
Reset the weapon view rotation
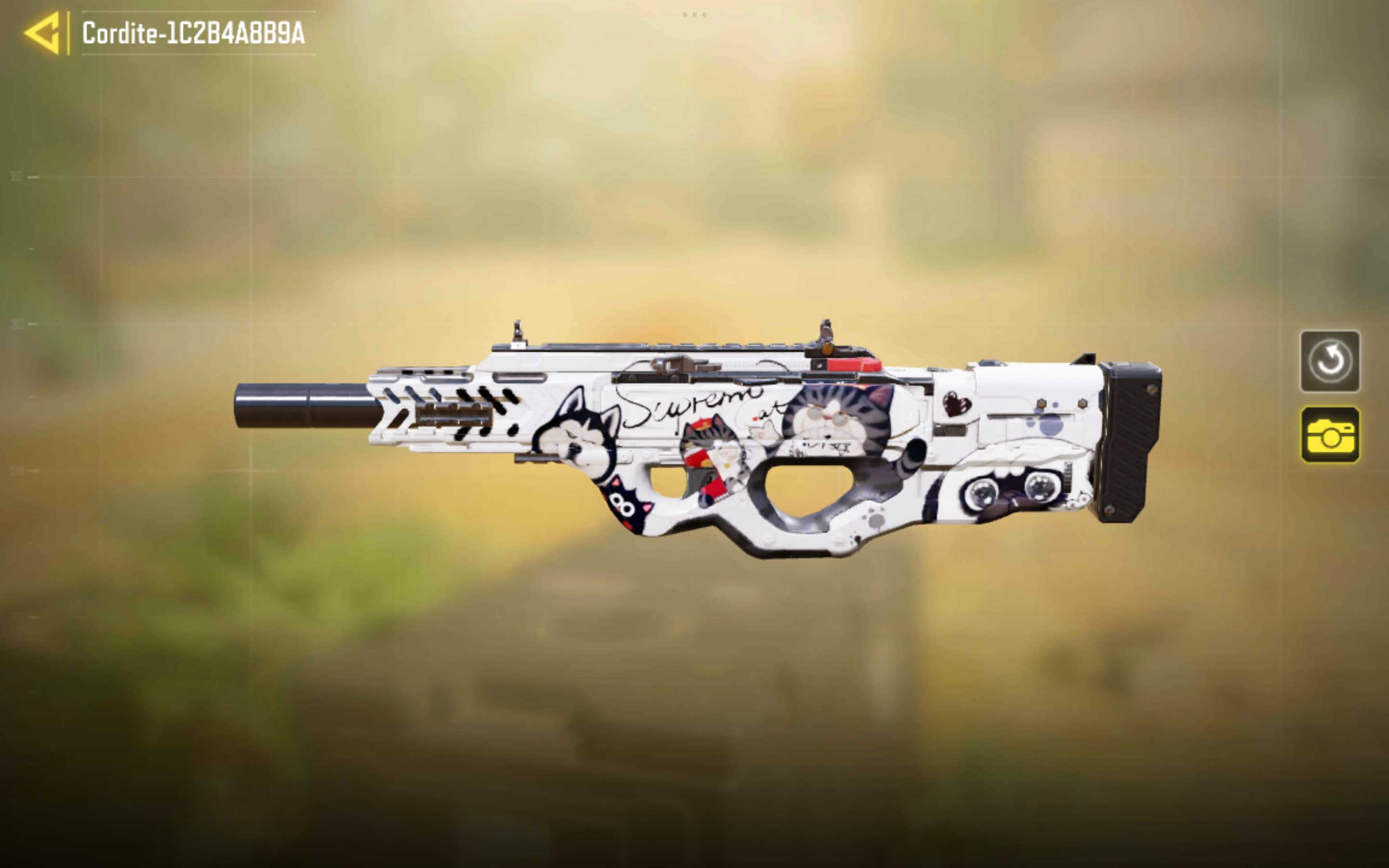pyautogui.click(x=1329, y=361)
